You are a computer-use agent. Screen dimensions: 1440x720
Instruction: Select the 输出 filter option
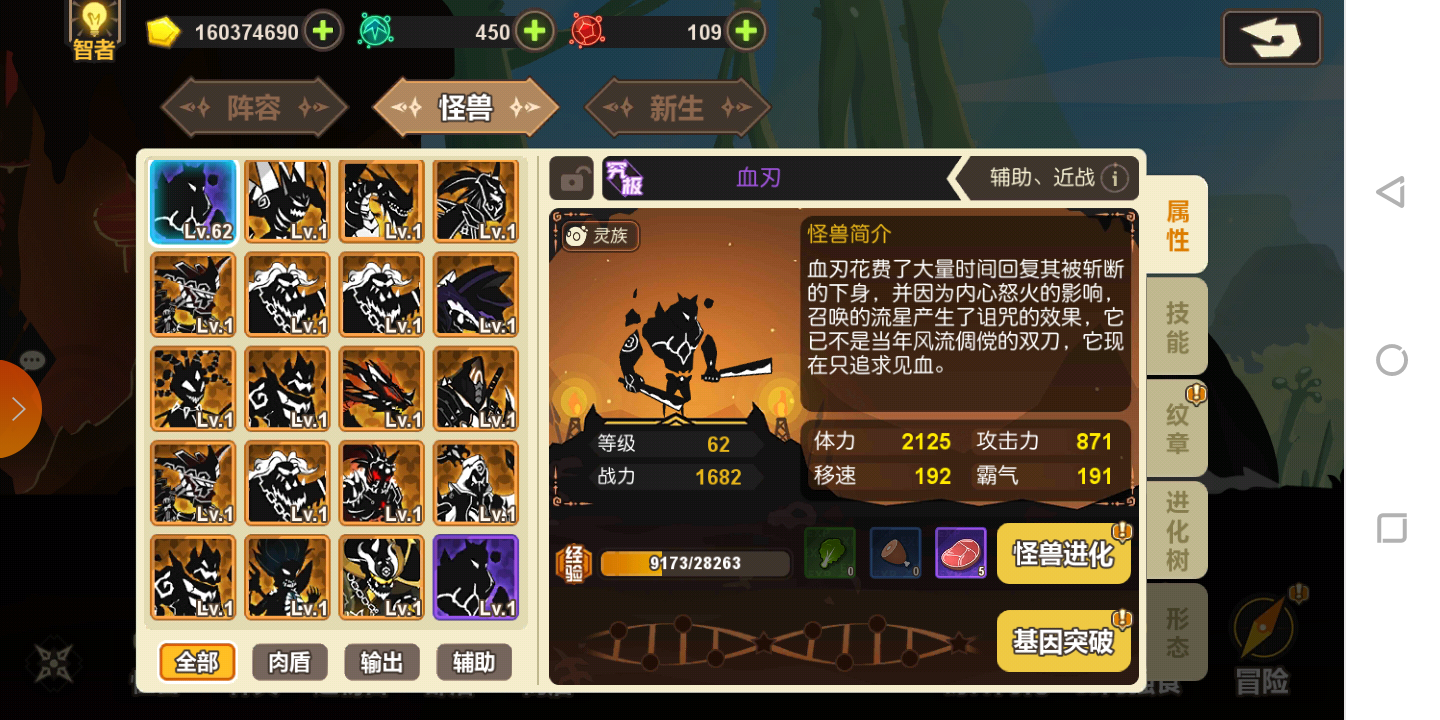(381, 662)
